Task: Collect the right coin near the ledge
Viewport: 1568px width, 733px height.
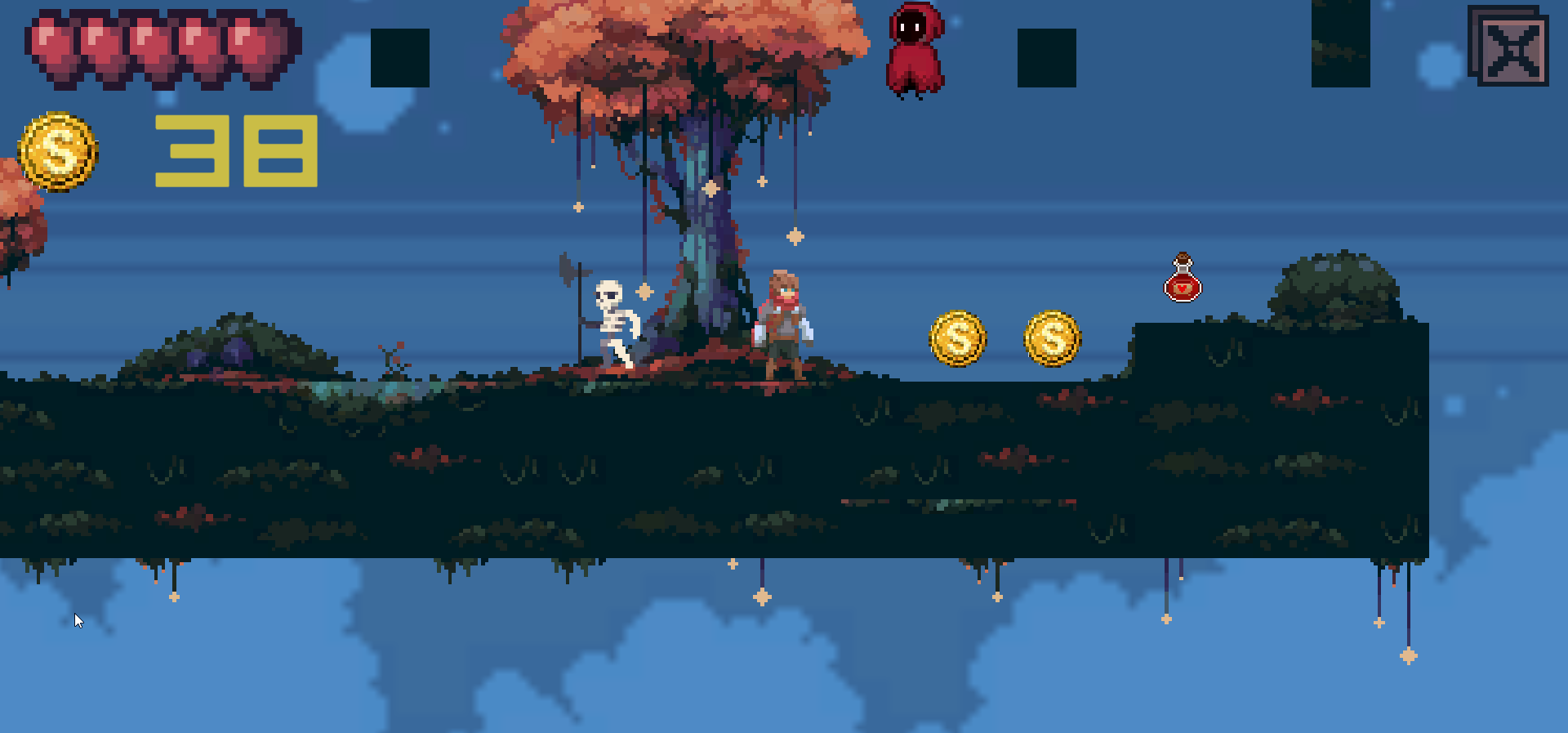Action: click(1052, 339)
